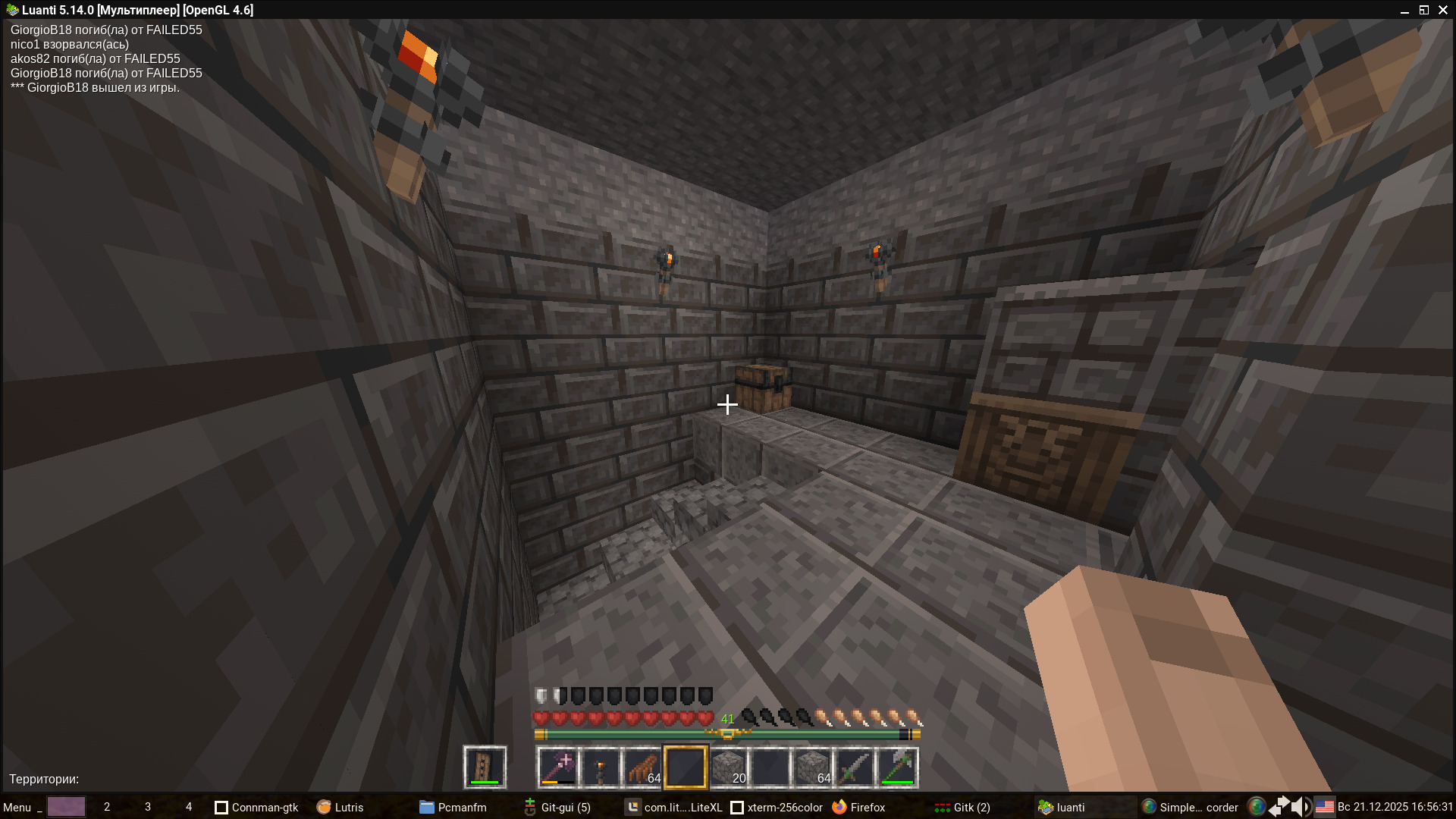Select the purple axe hotbar slot
Image resolution: width=1456 pixels, height=819 pixels.
point(558,767)
